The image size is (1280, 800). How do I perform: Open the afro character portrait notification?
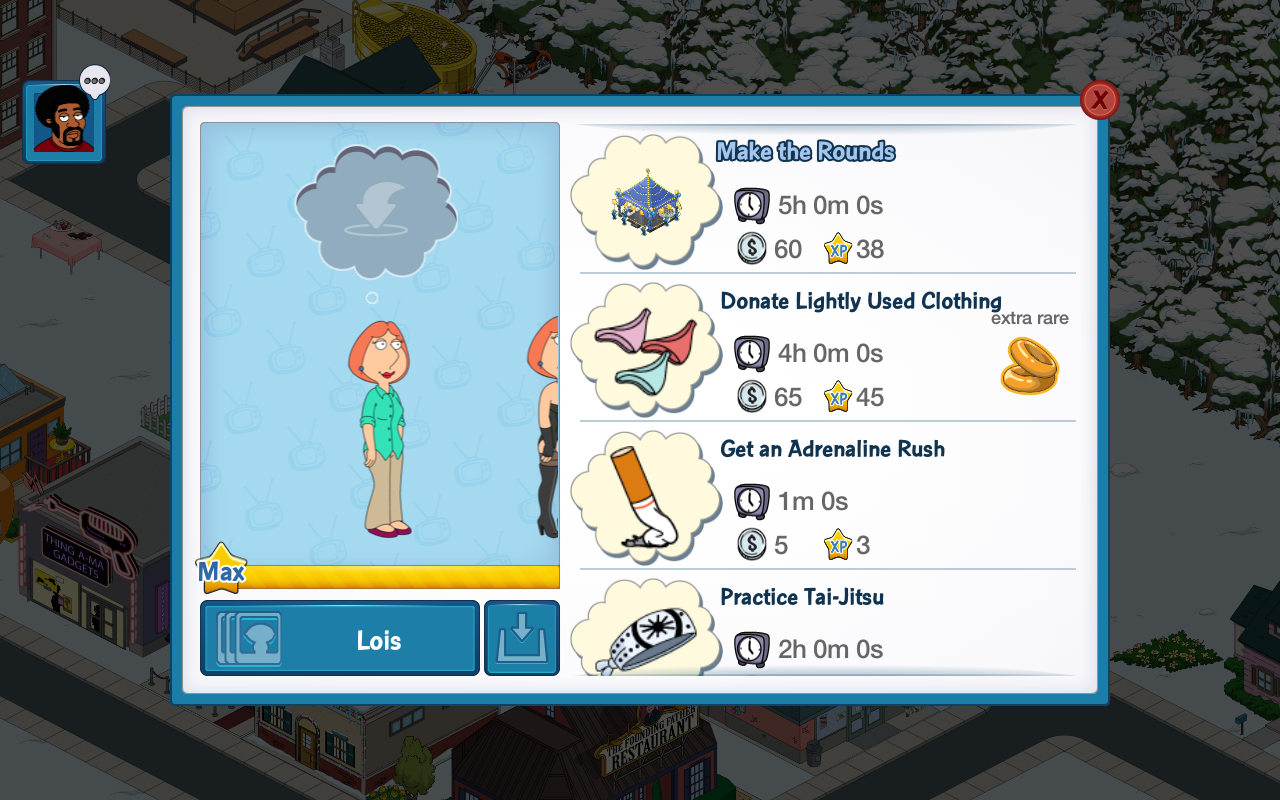(x=64, y=122)
